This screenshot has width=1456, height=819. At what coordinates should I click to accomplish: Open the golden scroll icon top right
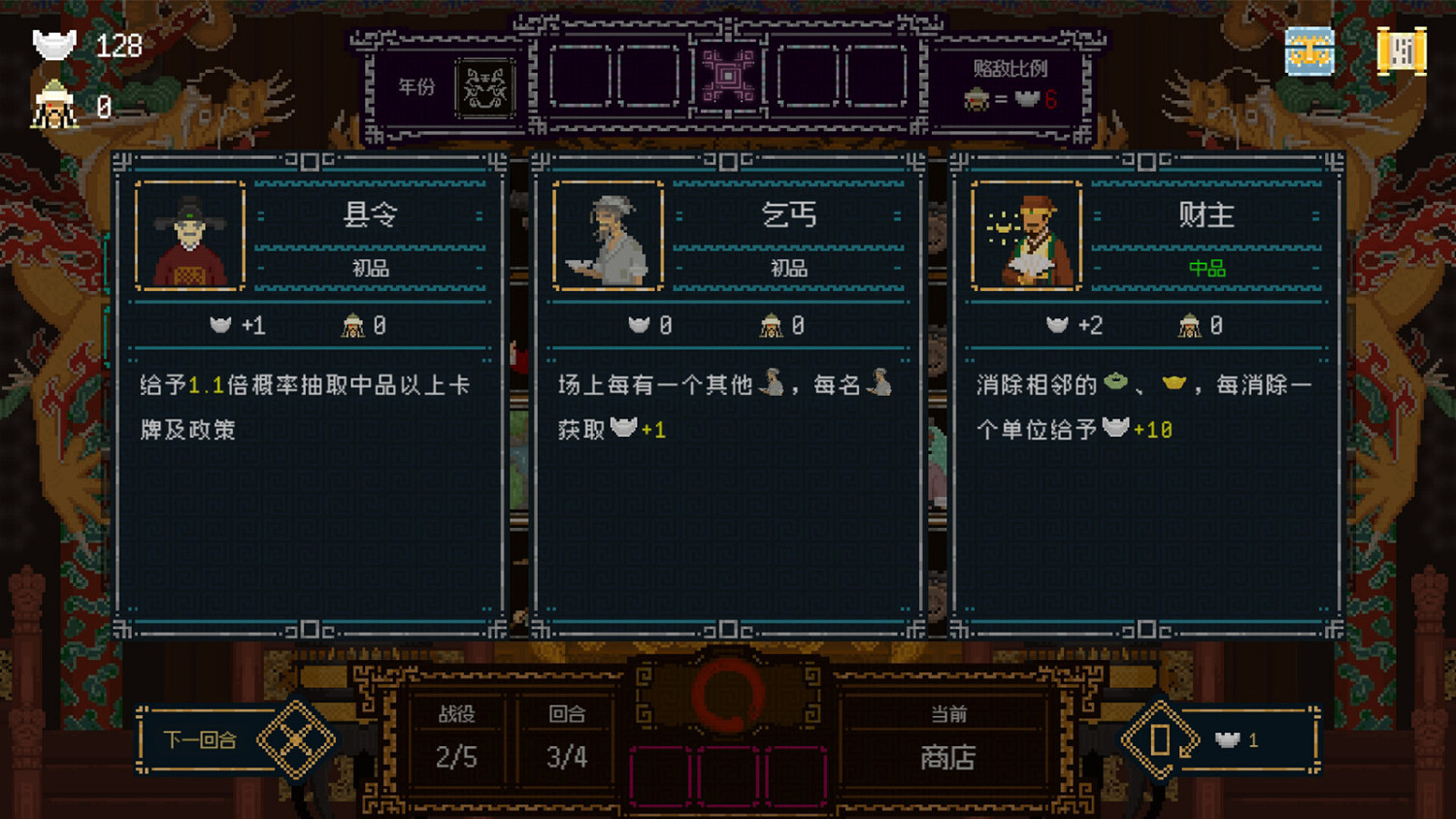tap(1402, 50)
